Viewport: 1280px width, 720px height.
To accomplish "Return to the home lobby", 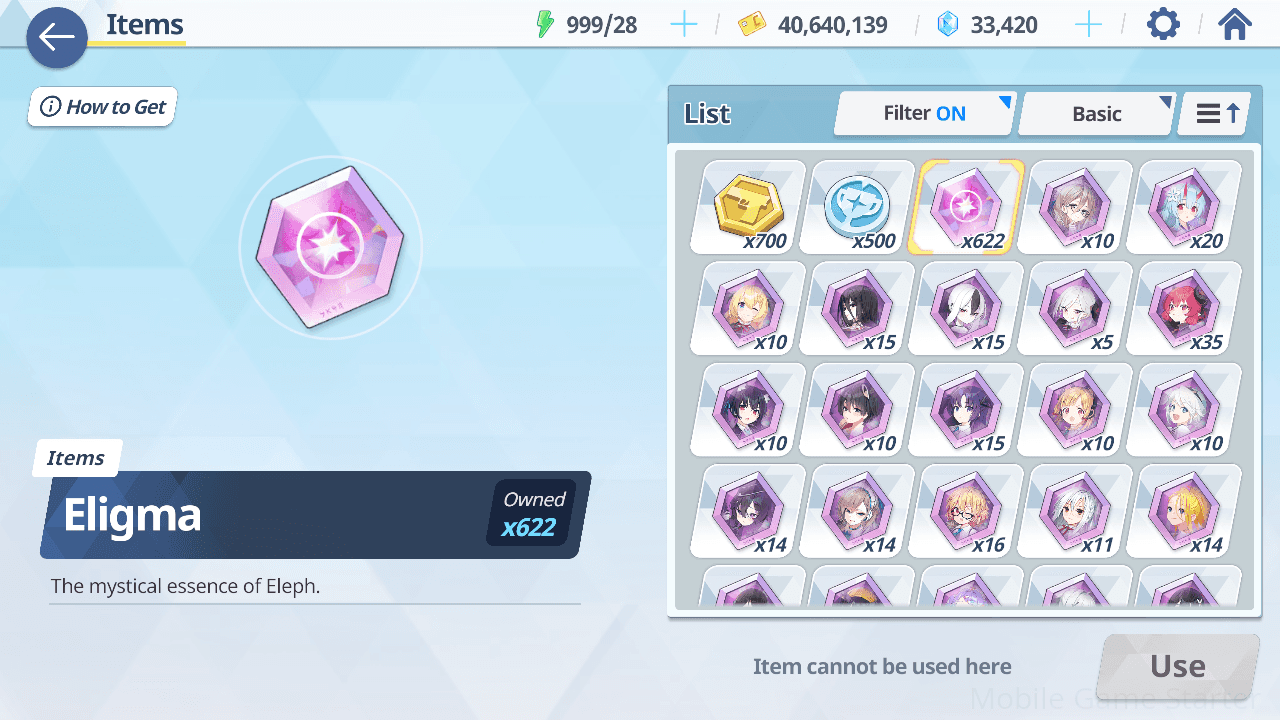I will [x=1235, y=24].
